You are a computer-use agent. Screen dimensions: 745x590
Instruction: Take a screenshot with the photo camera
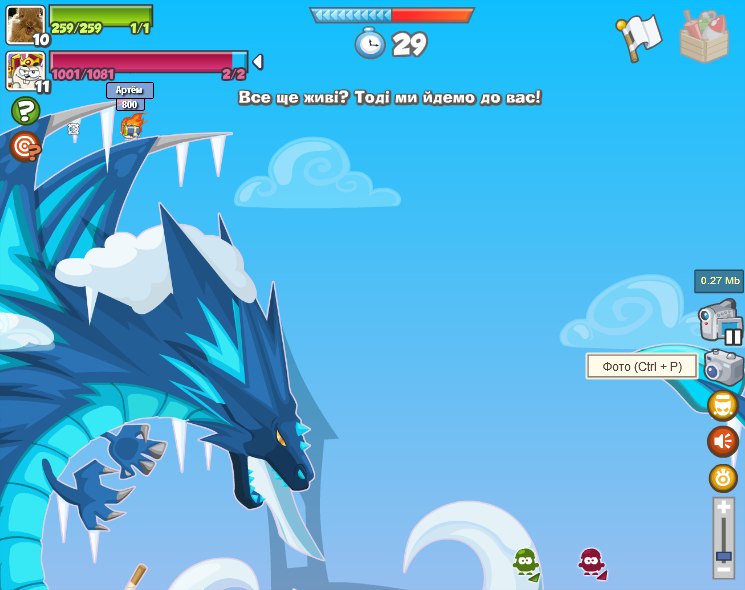[x=723, y=367]
